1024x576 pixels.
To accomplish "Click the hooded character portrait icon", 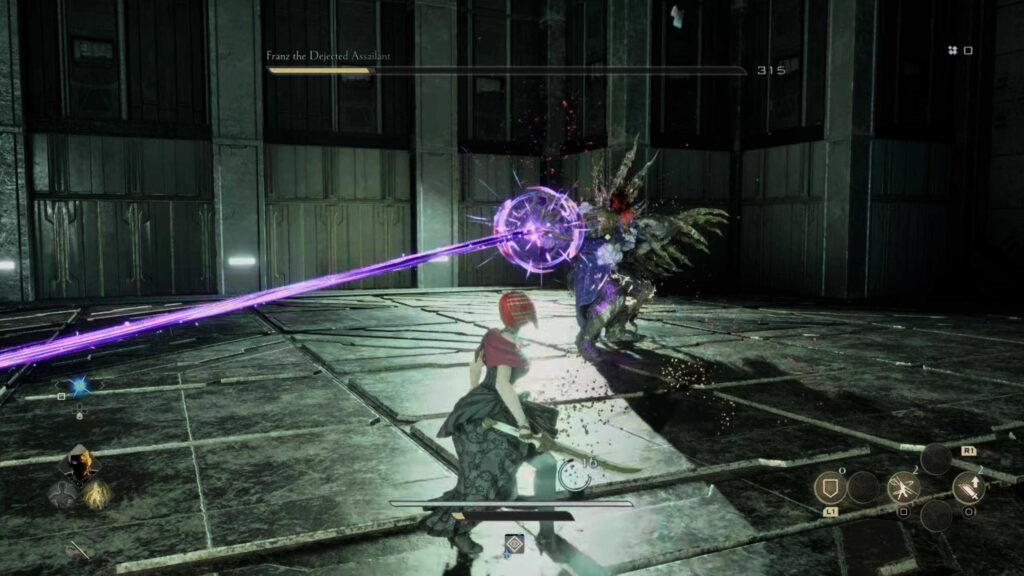I will (x=79, y=464).
